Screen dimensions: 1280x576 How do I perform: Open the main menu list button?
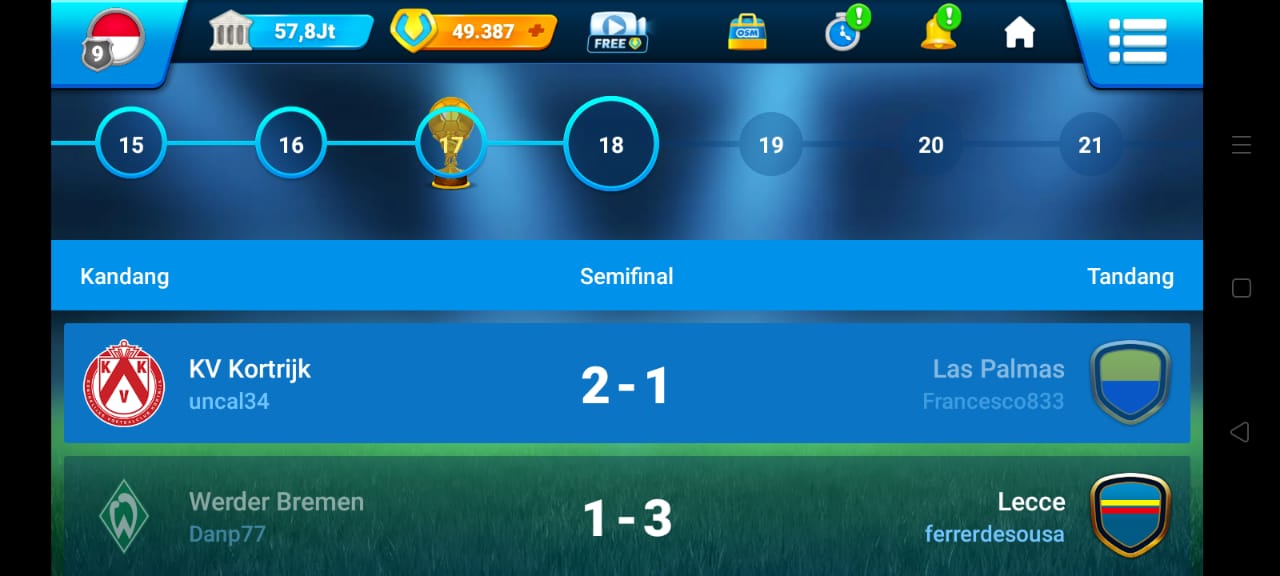point(1137,40)
